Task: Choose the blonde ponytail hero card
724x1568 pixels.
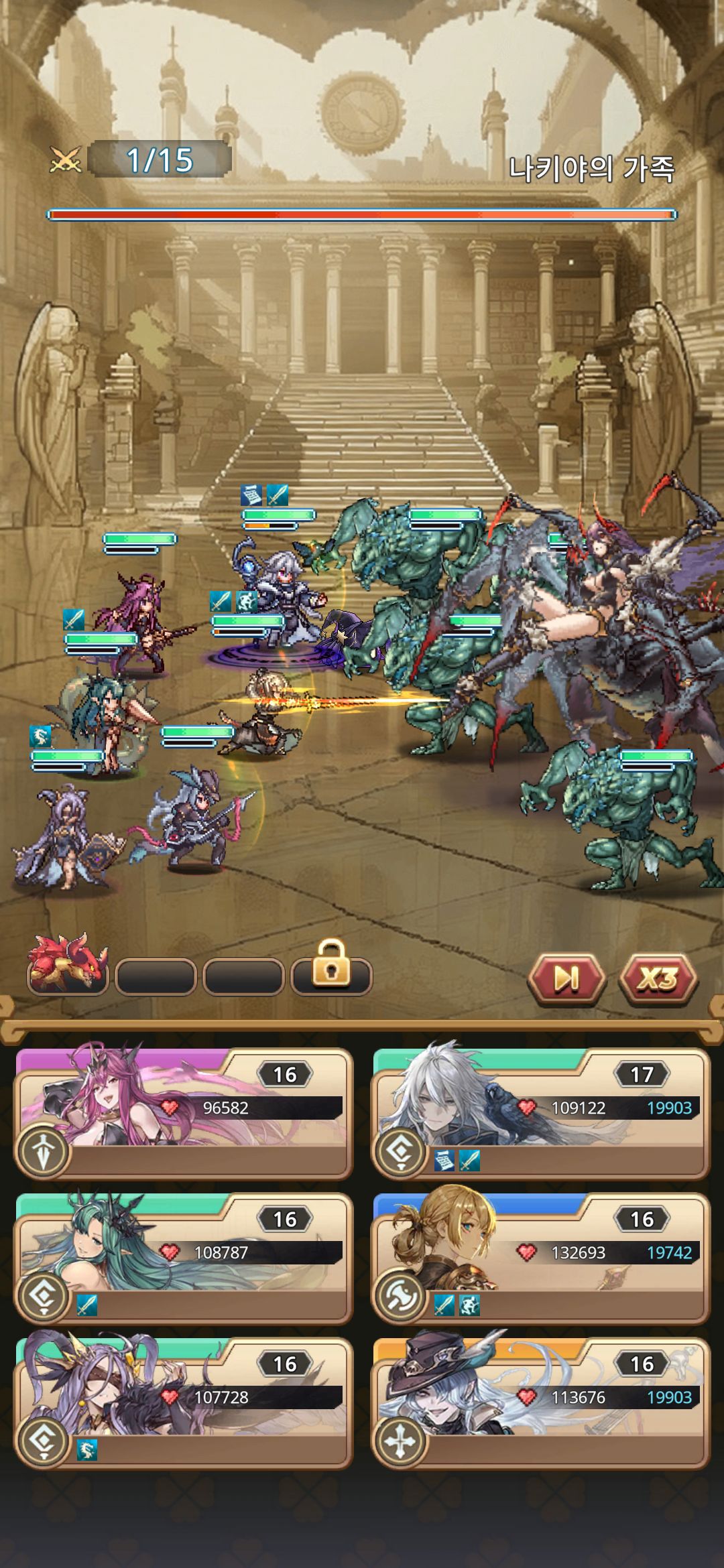Action: (x=540, y=1258)
